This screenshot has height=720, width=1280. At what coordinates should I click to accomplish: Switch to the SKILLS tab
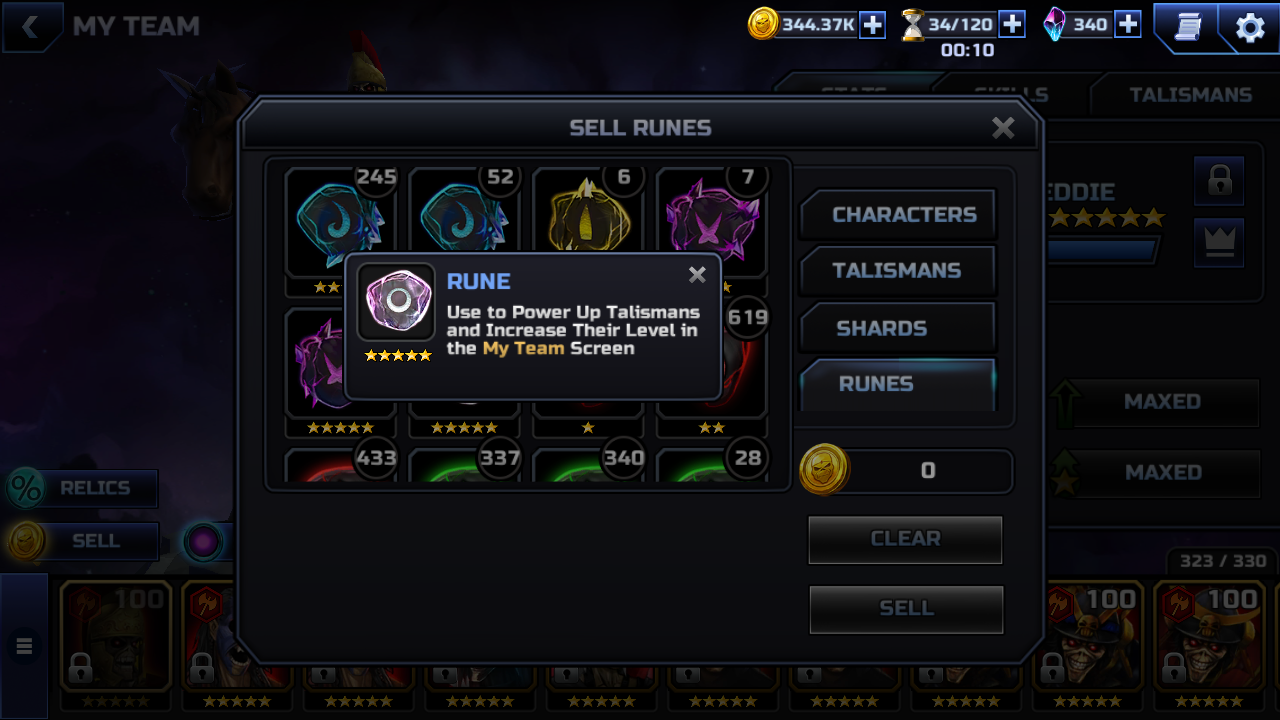1010,94
